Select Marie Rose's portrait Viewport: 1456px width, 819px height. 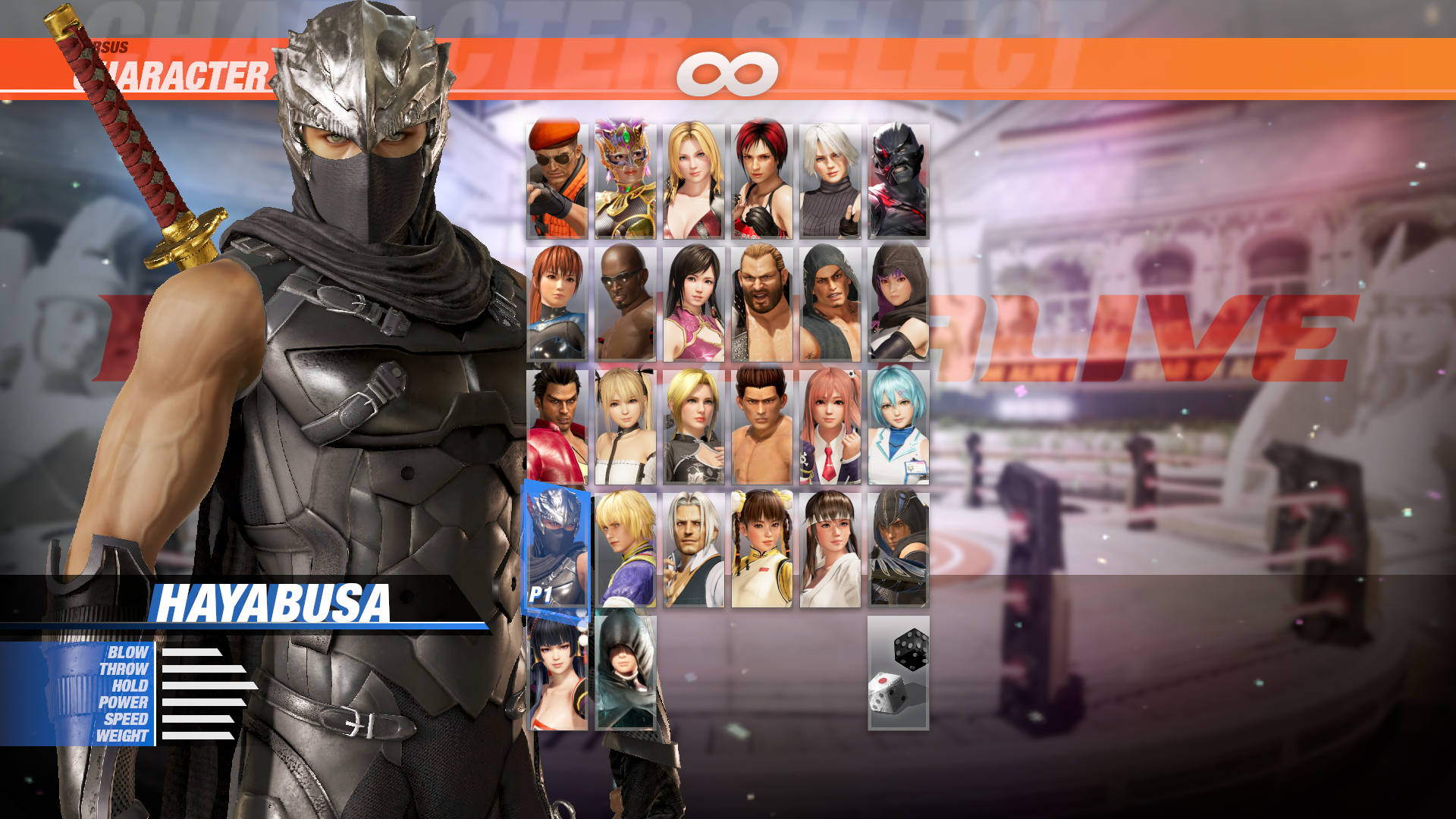[x=627, y=432]
